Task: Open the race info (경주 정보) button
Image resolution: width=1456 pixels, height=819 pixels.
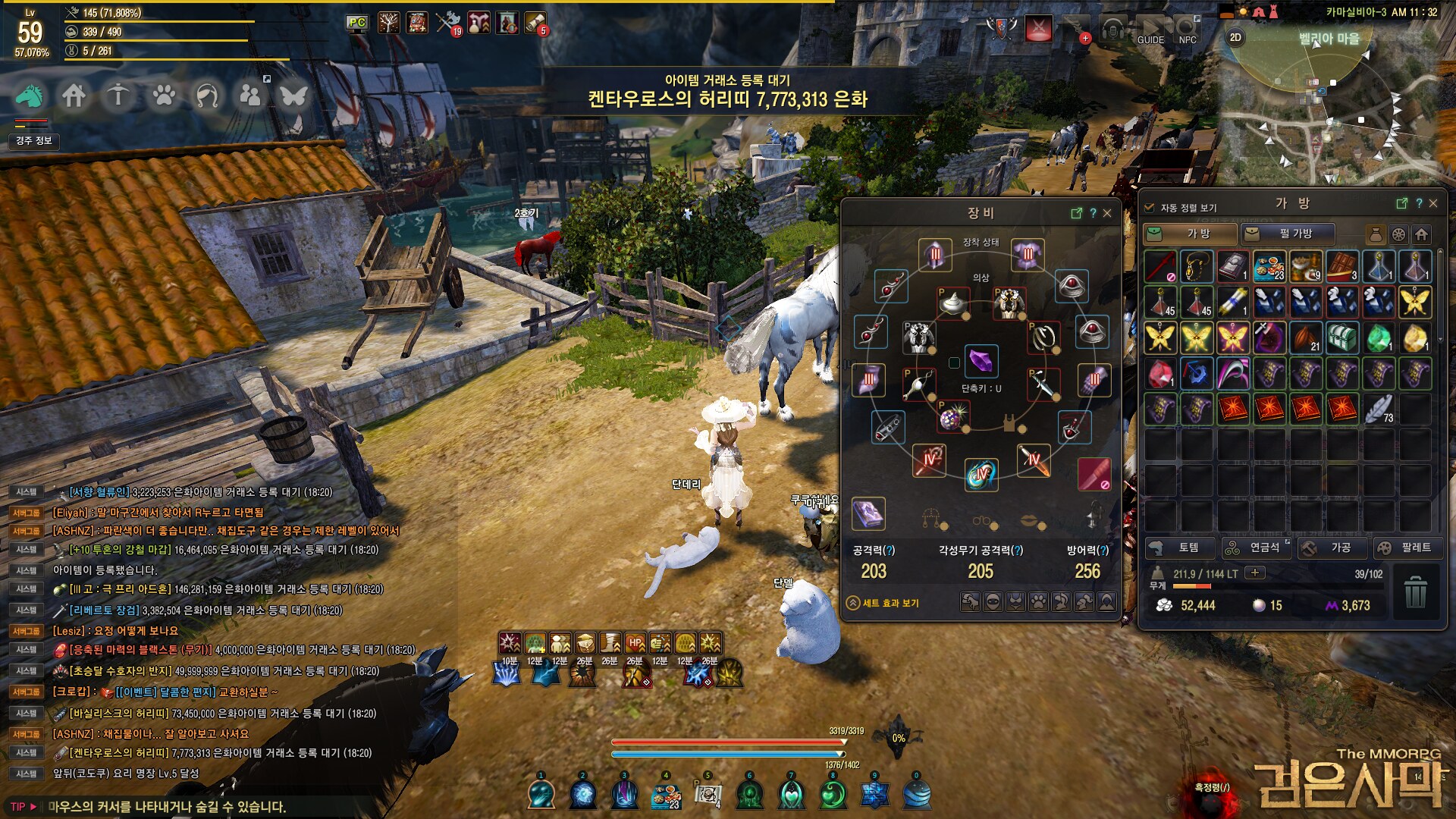Action: [33, 141]
